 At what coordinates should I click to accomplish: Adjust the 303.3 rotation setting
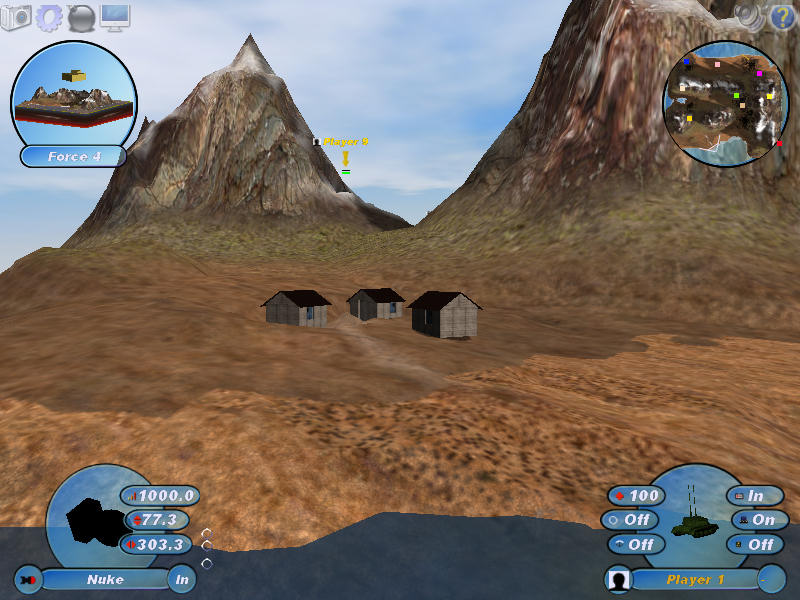point(156,545)
